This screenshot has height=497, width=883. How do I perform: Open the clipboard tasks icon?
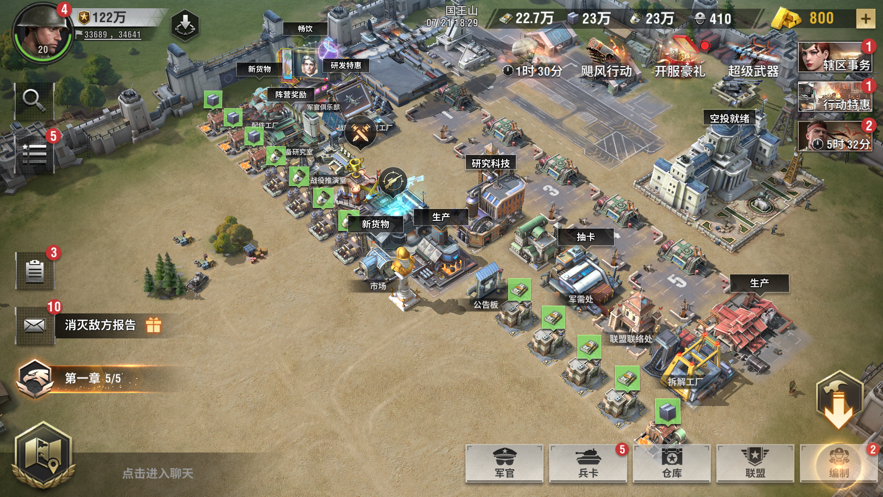point(34,271)
